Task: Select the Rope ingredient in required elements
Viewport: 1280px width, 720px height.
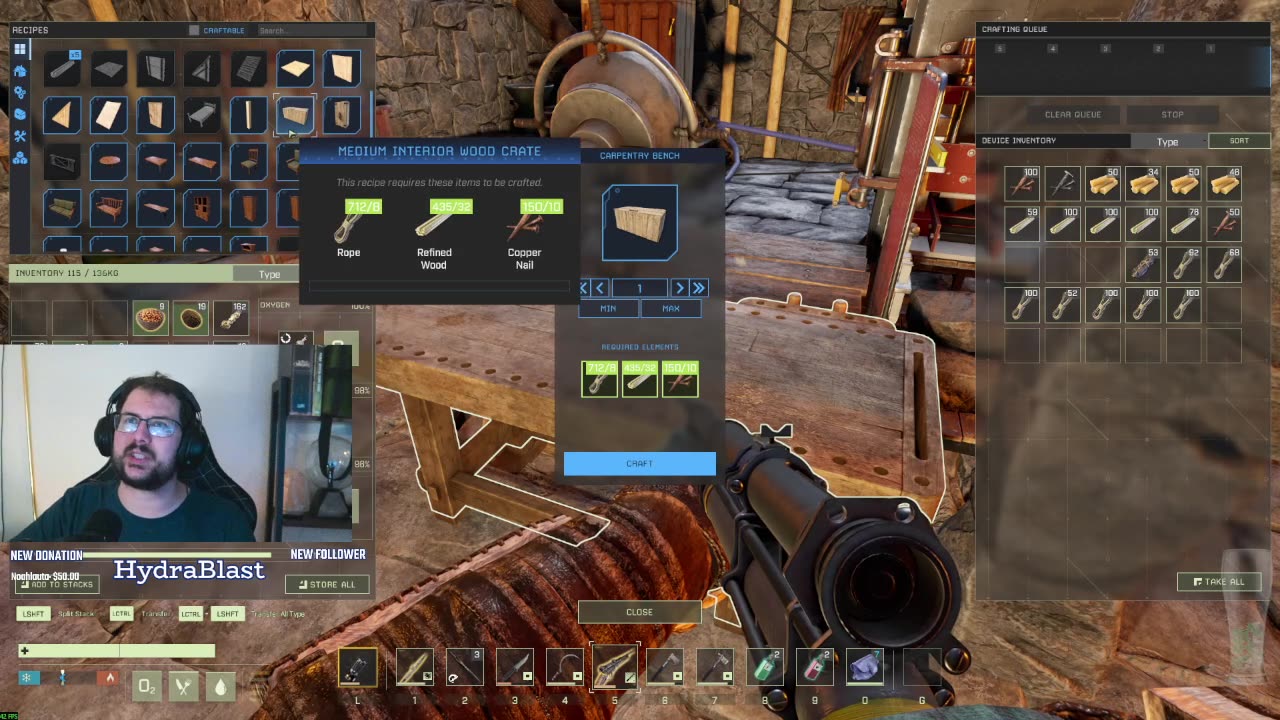Action: click(x=600, y=379)
